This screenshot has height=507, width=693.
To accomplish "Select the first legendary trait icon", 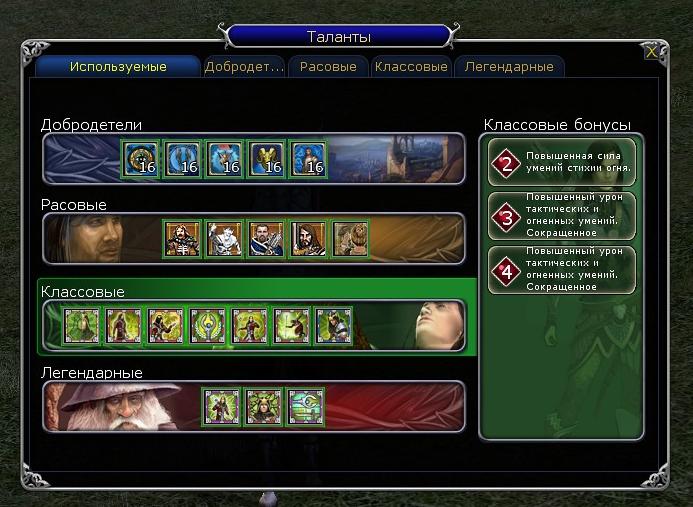I will (220, 406).
